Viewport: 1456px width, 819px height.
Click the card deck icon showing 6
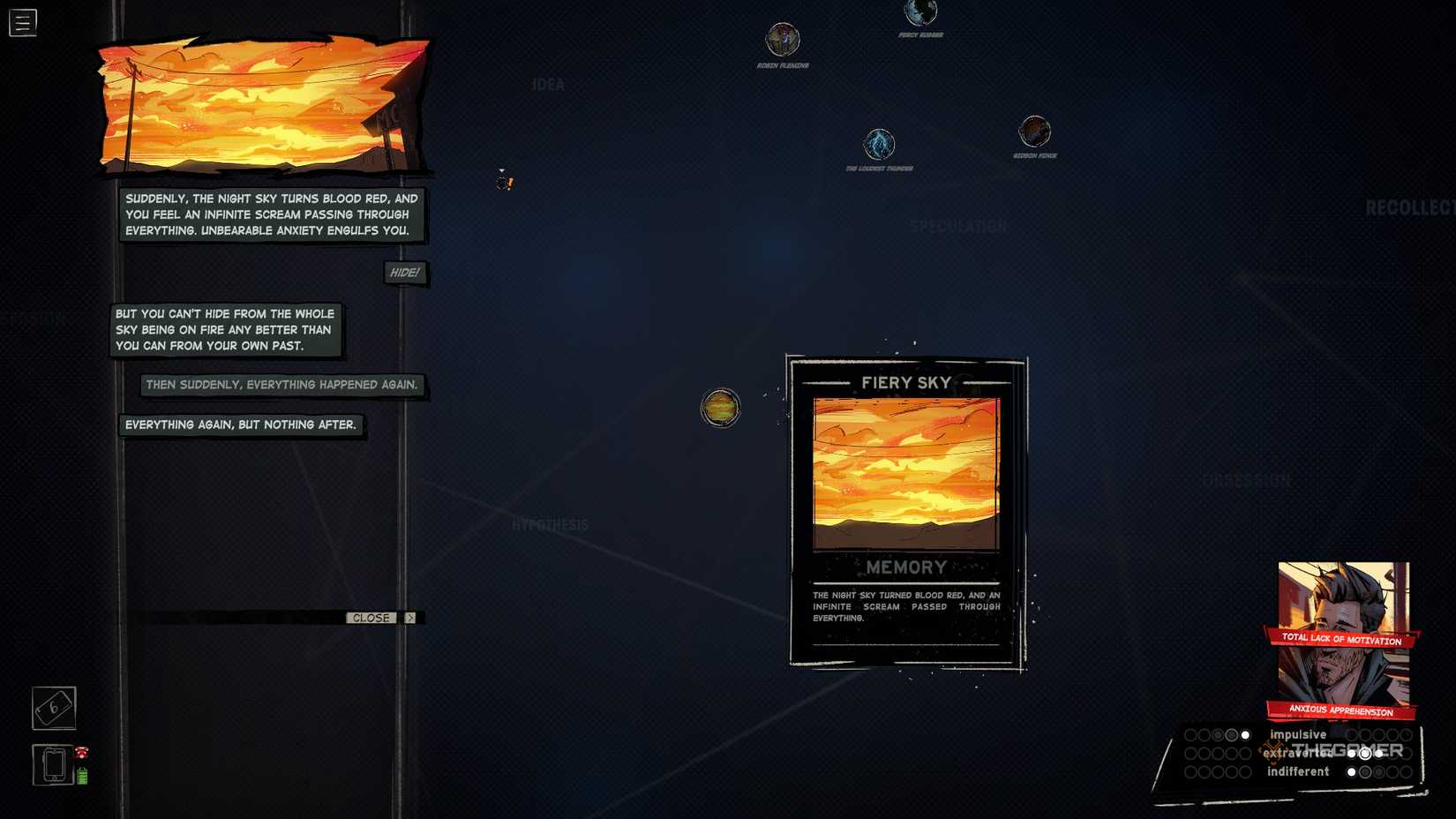(x=52, y=707)
